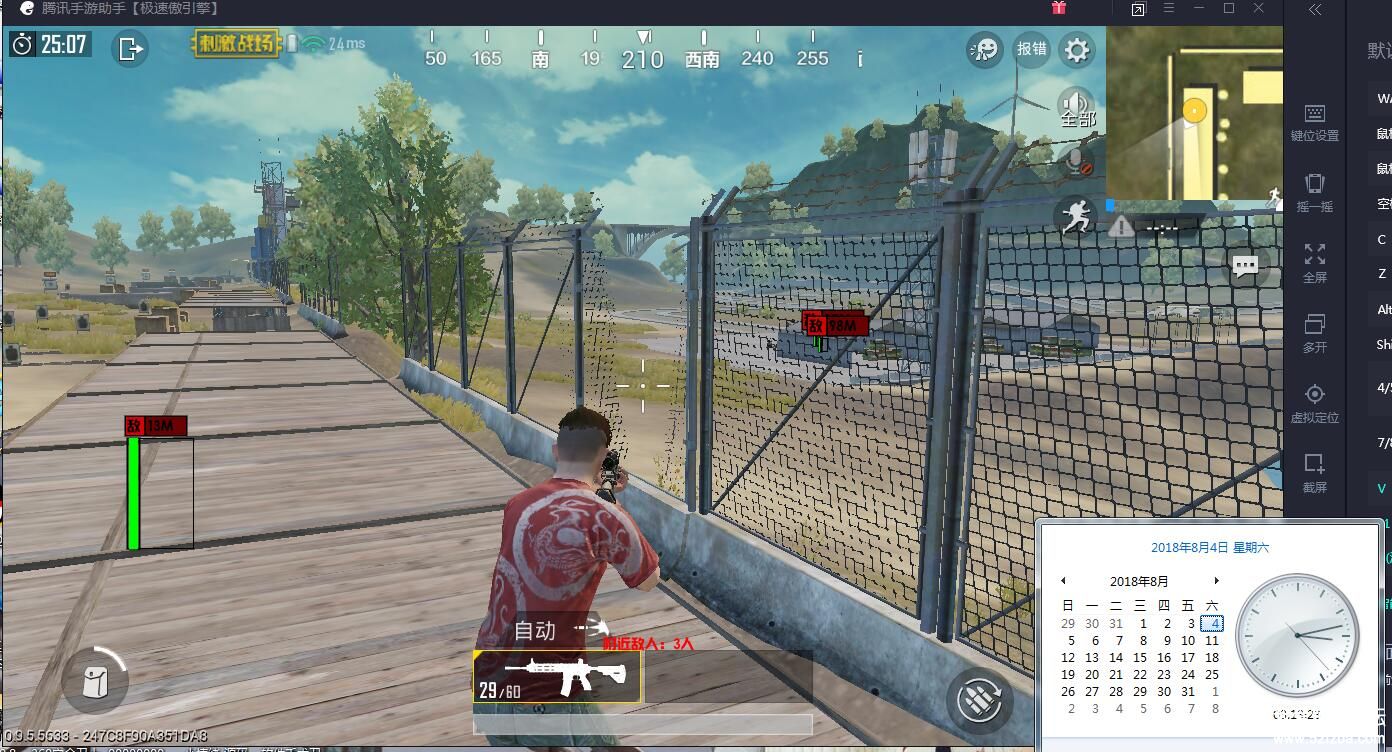Tap the exit match door icon
Screen dimensions: 1392x752
pyautogui.click(x=130, y=48)
